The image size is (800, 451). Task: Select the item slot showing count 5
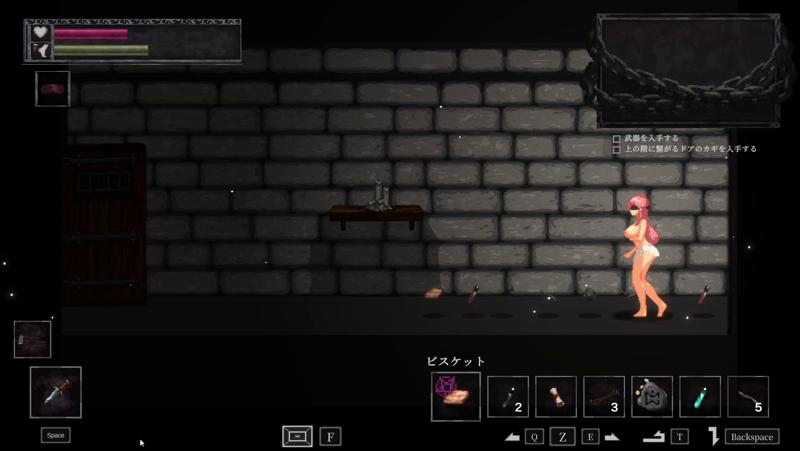[x=748, y=396]
